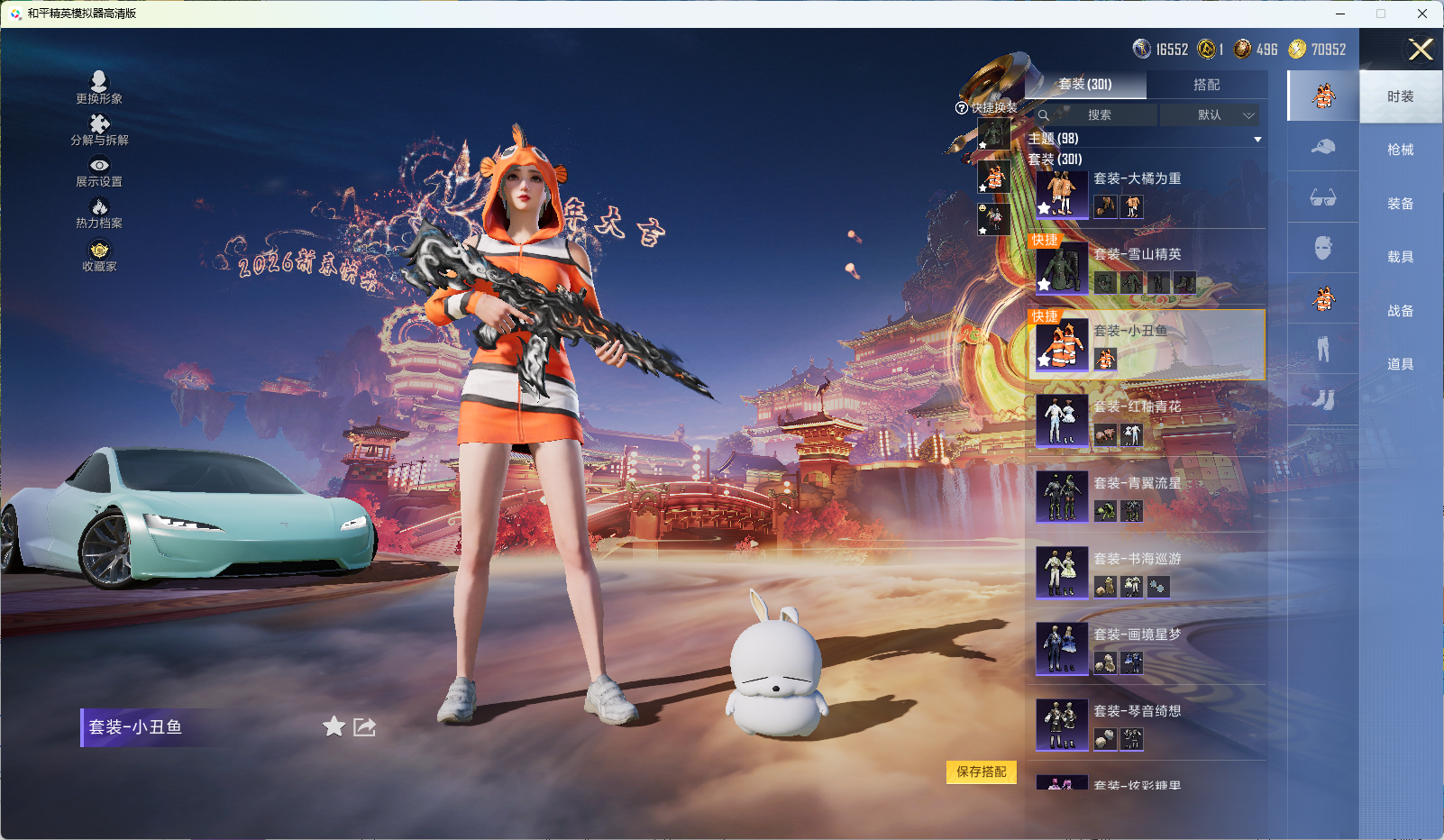Click the share icon next to outfit name
Viewport: 1444px width, 840px height.
click(x=363, y=726)
